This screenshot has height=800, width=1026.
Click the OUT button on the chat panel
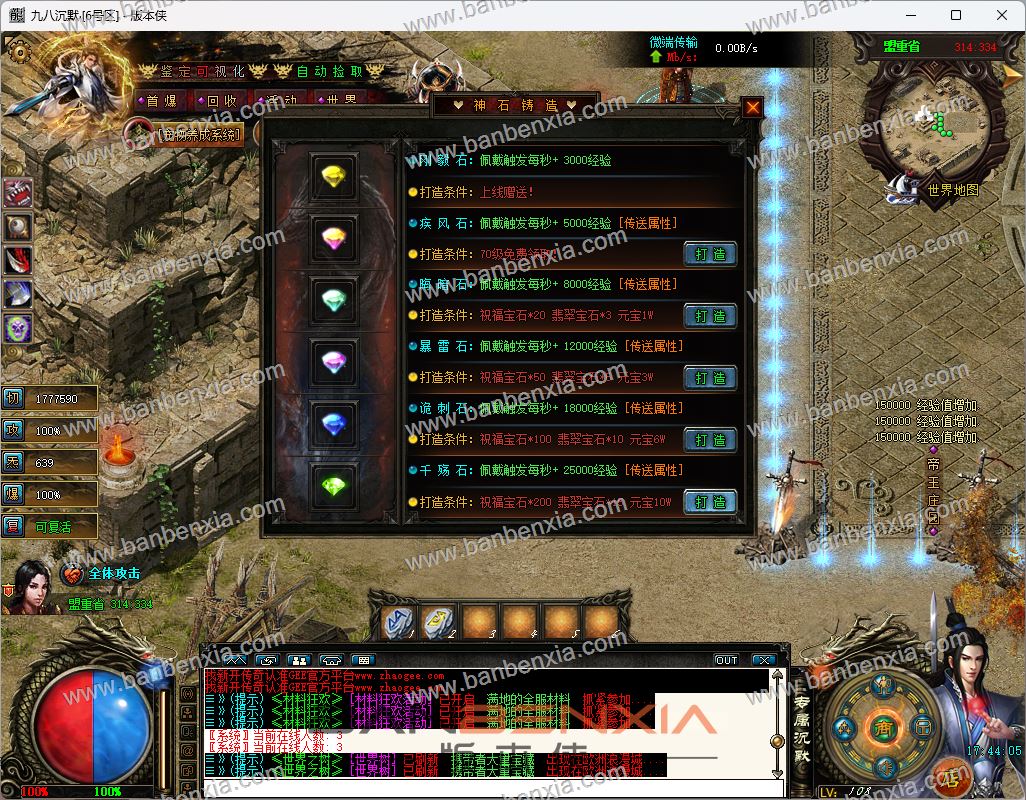(726, 660)
